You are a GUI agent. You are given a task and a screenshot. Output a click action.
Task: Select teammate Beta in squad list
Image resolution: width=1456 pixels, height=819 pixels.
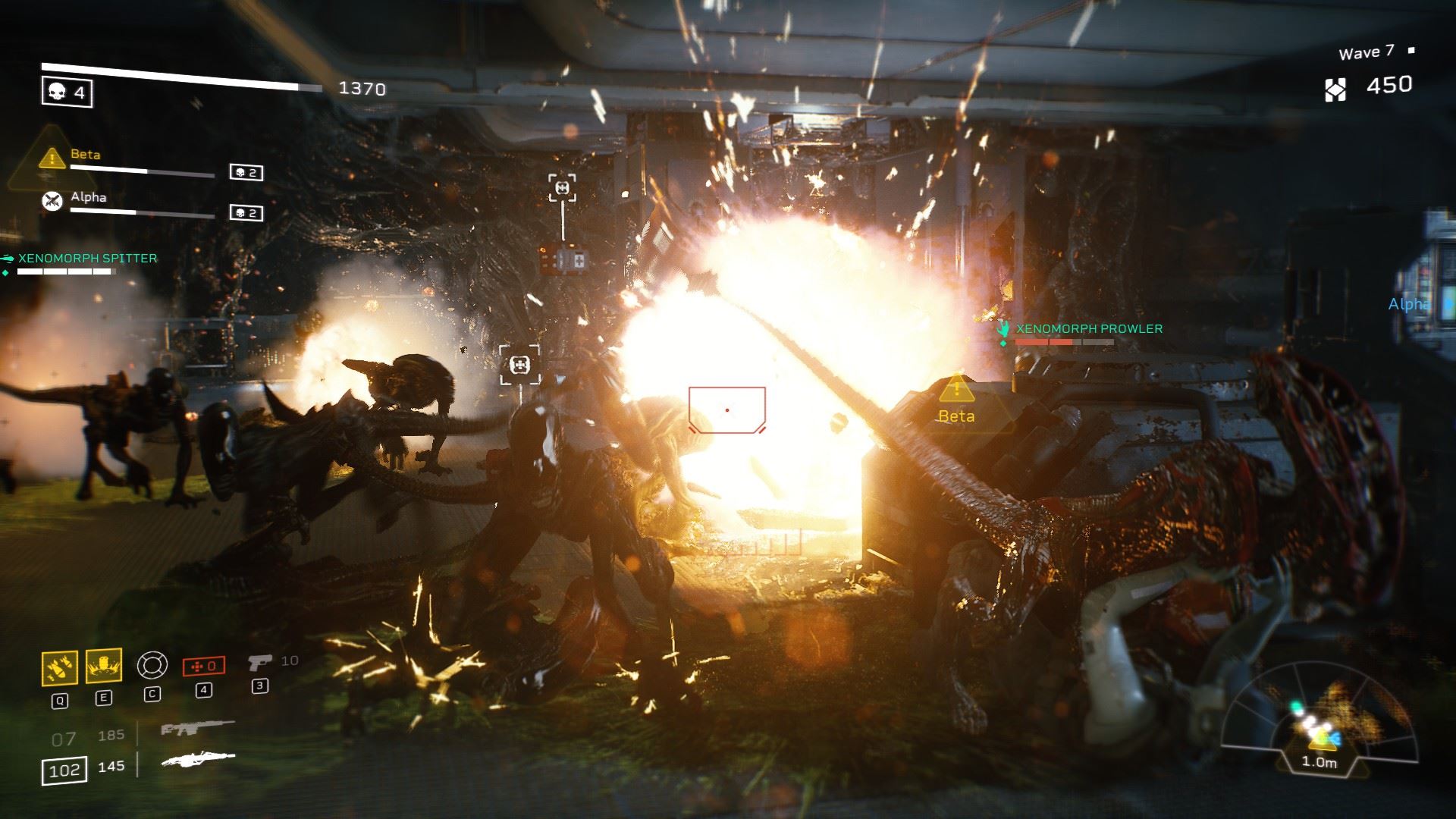pos(85,155)
